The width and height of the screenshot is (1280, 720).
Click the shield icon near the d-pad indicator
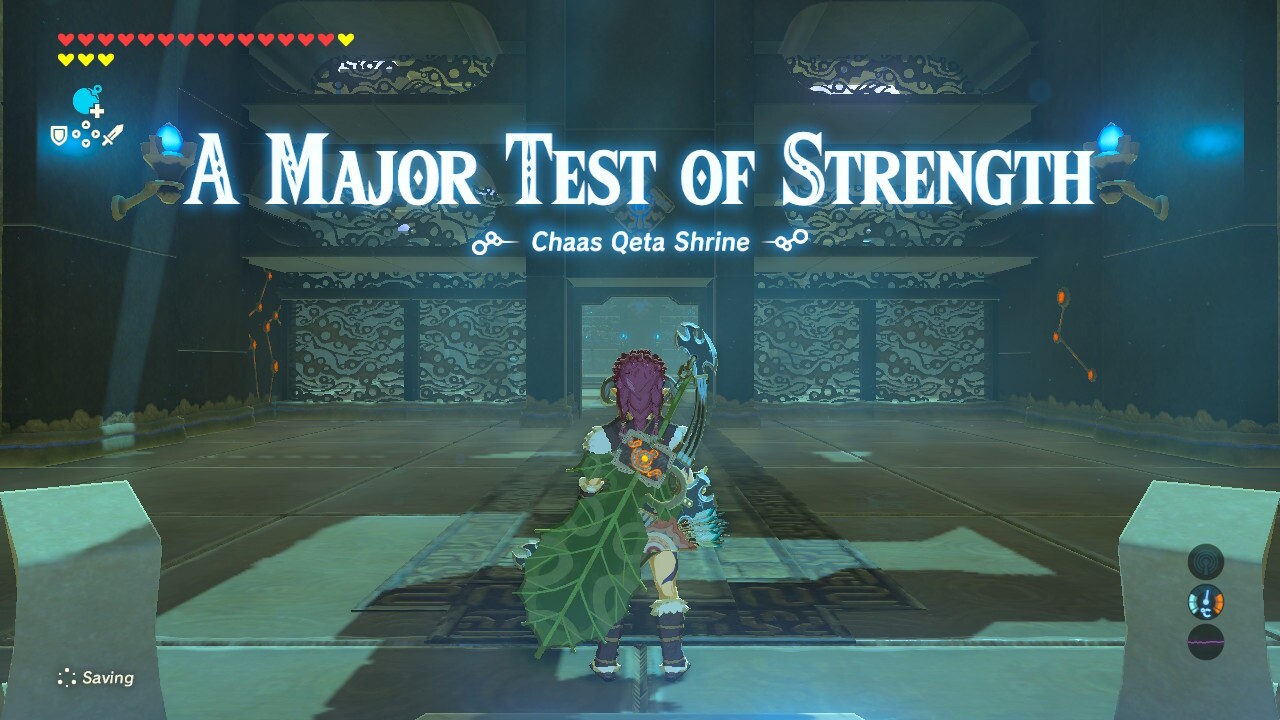pos(57,135)
